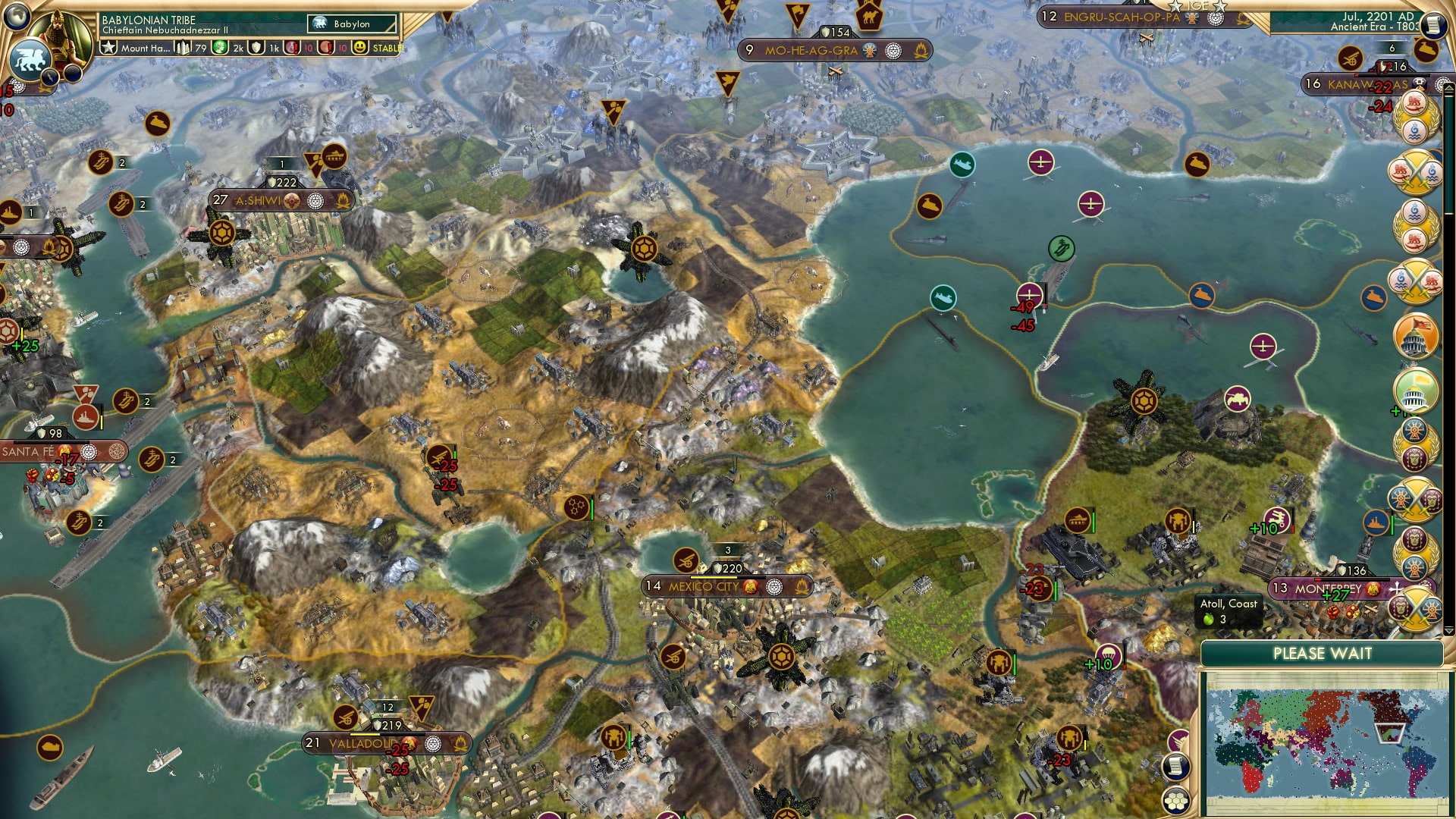Open the menu scroll icon at top-right corner
The image size is (1456, 819).
click(x=1433, y=23)
